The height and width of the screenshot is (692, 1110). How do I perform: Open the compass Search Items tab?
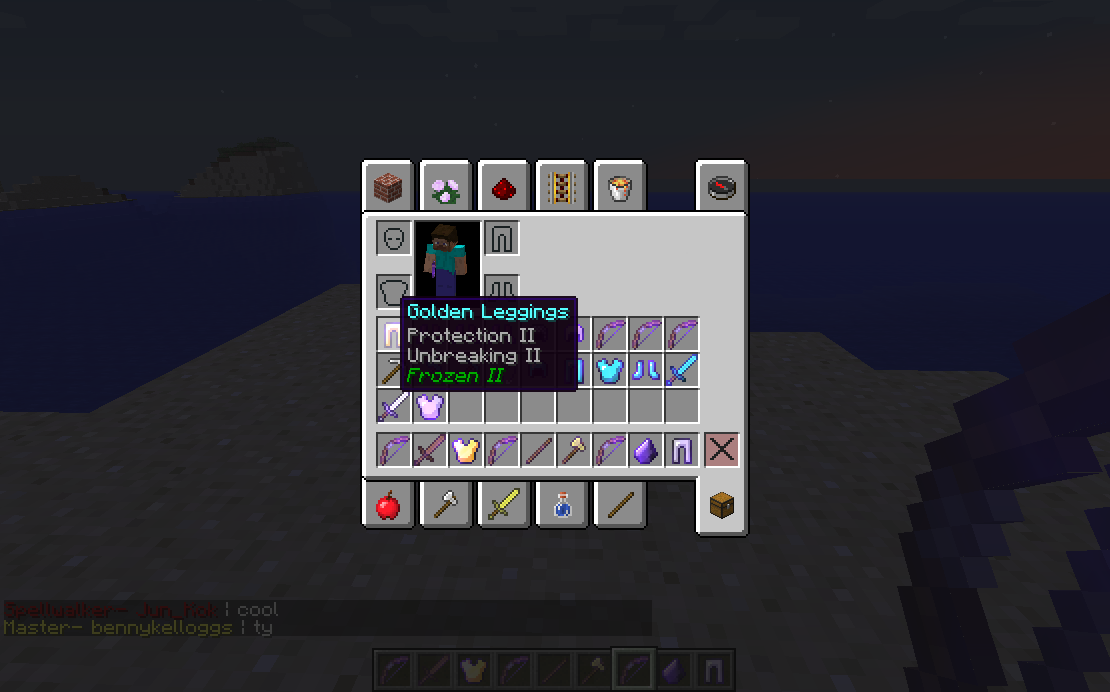[x=721, y=186]
